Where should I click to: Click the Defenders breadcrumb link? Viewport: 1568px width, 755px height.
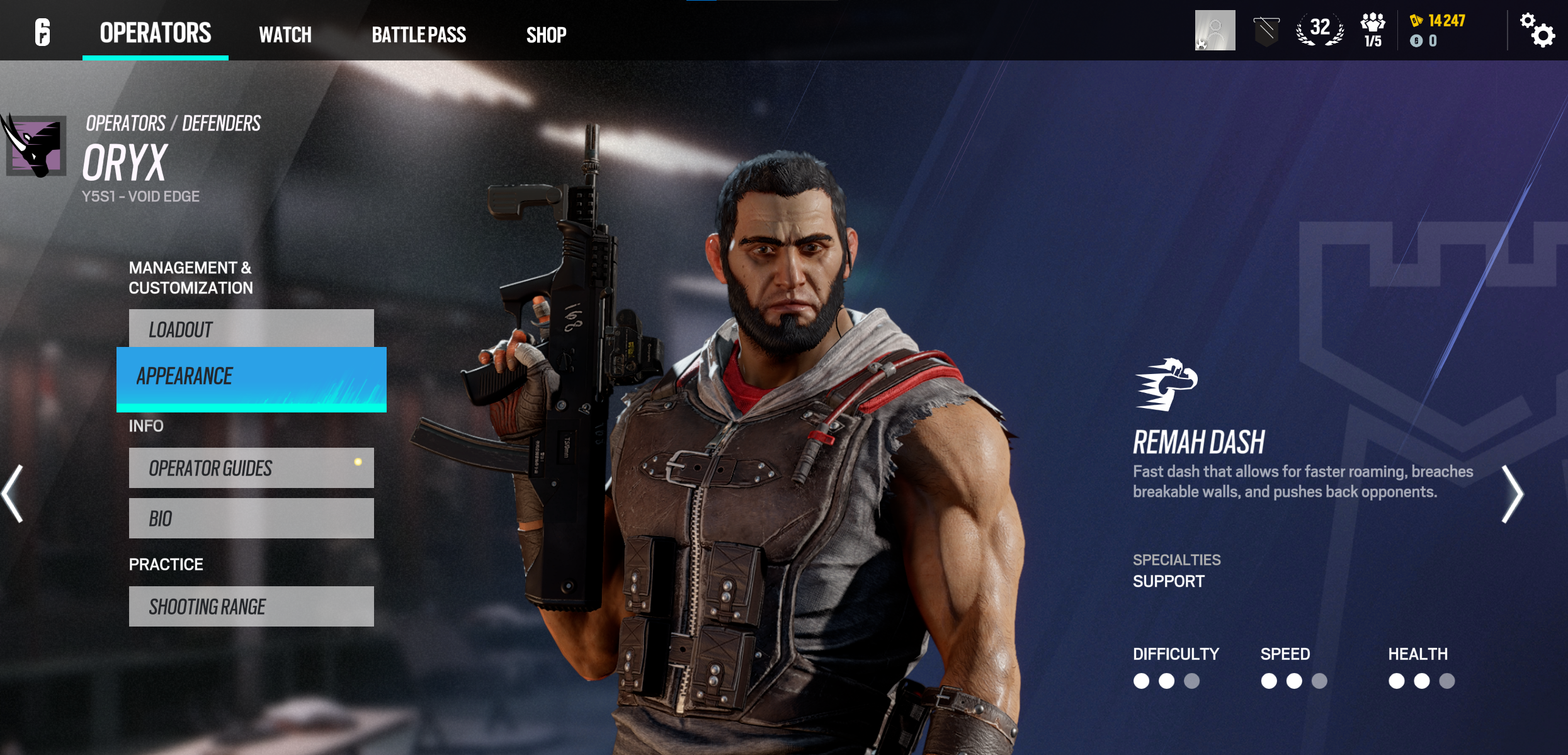pyautogui.click(x=222, y=123)
